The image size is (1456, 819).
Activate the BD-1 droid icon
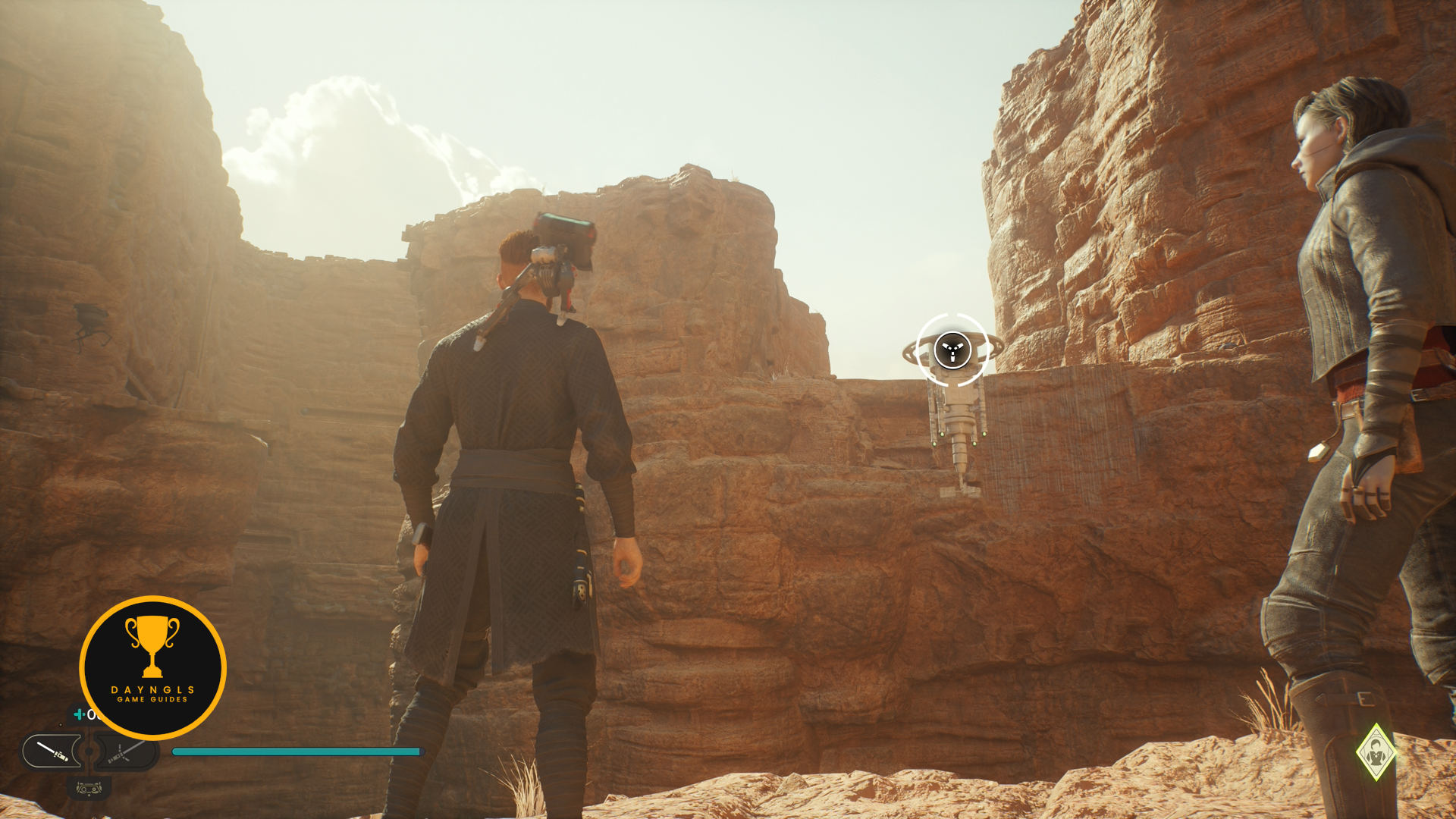coord(89,789)
